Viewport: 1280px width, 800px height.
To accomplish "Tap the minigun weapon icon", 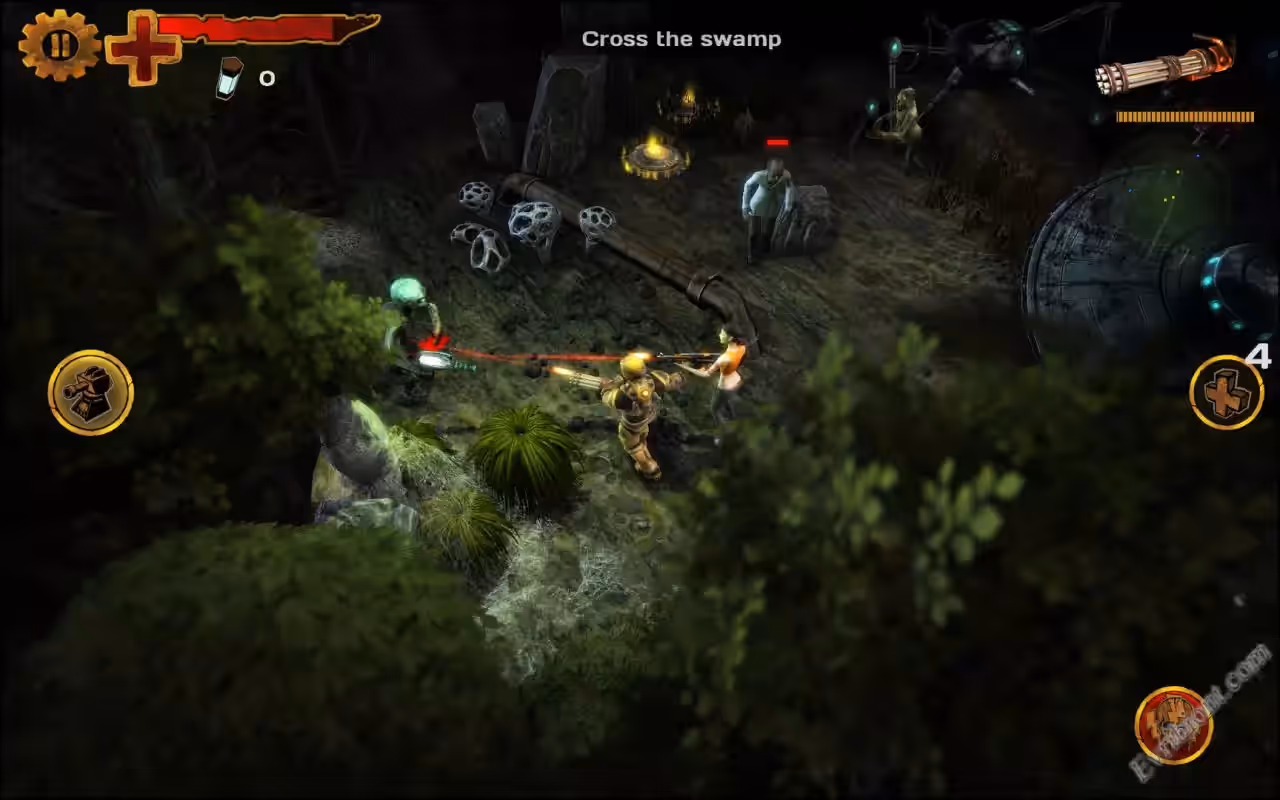I will coord(1164,68).
